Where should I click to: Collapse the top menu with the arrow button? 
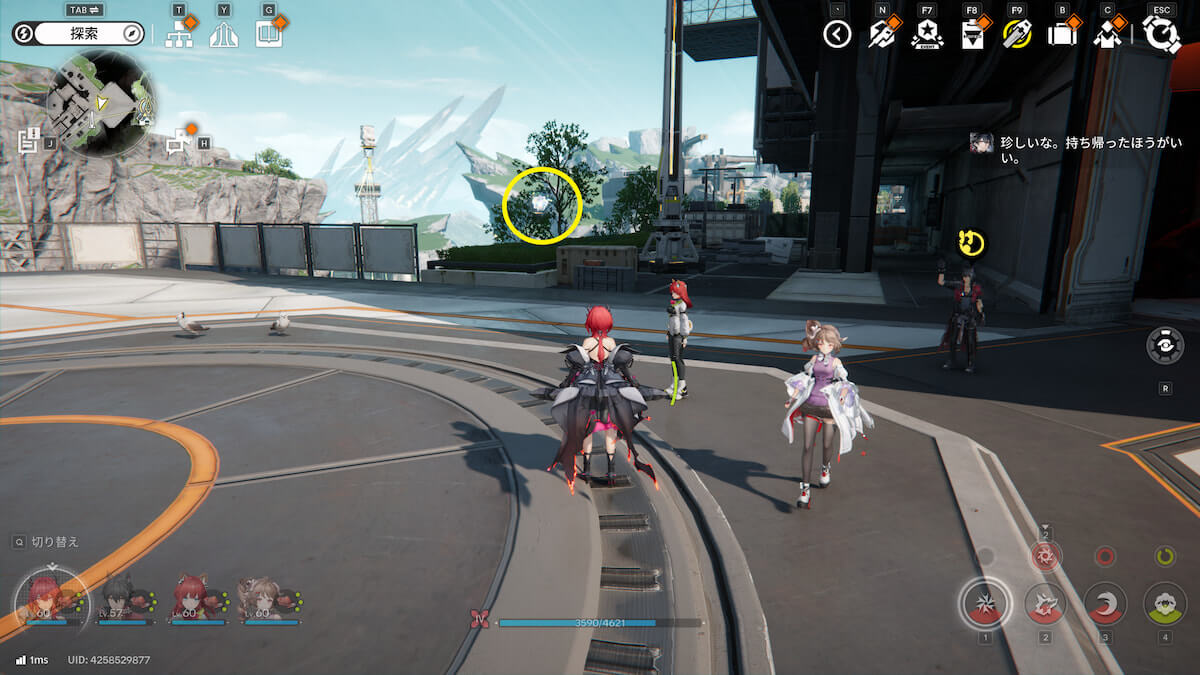pyautogui.click(x=837, y=35)
